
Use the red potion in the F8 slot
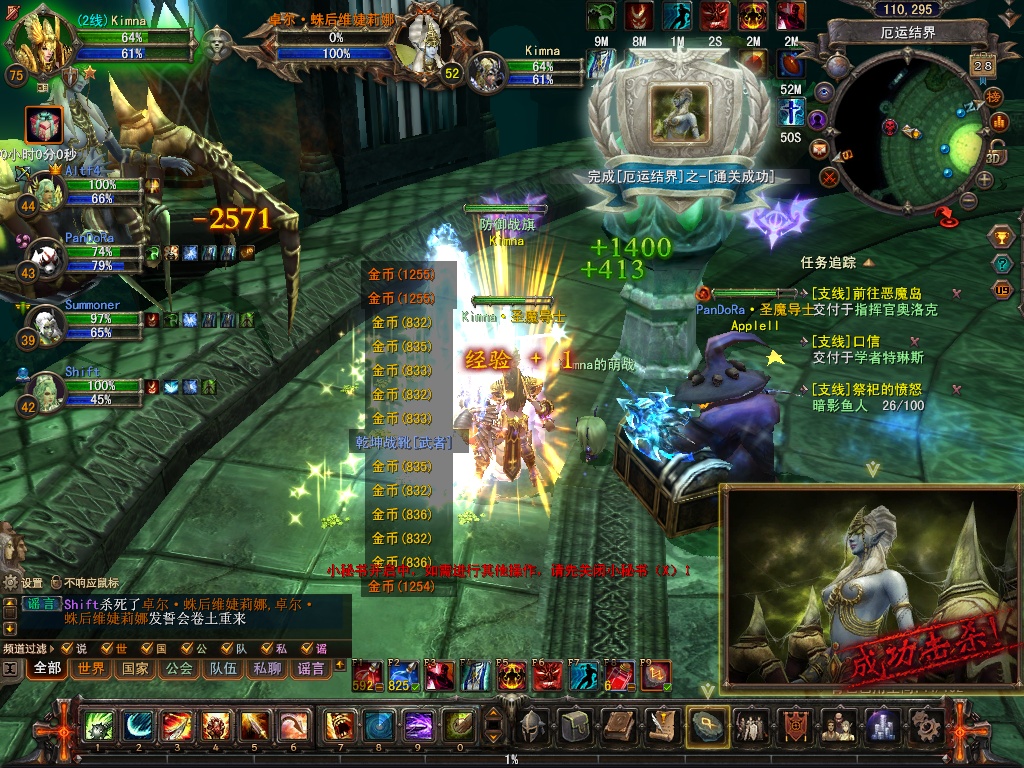(619, 677)
